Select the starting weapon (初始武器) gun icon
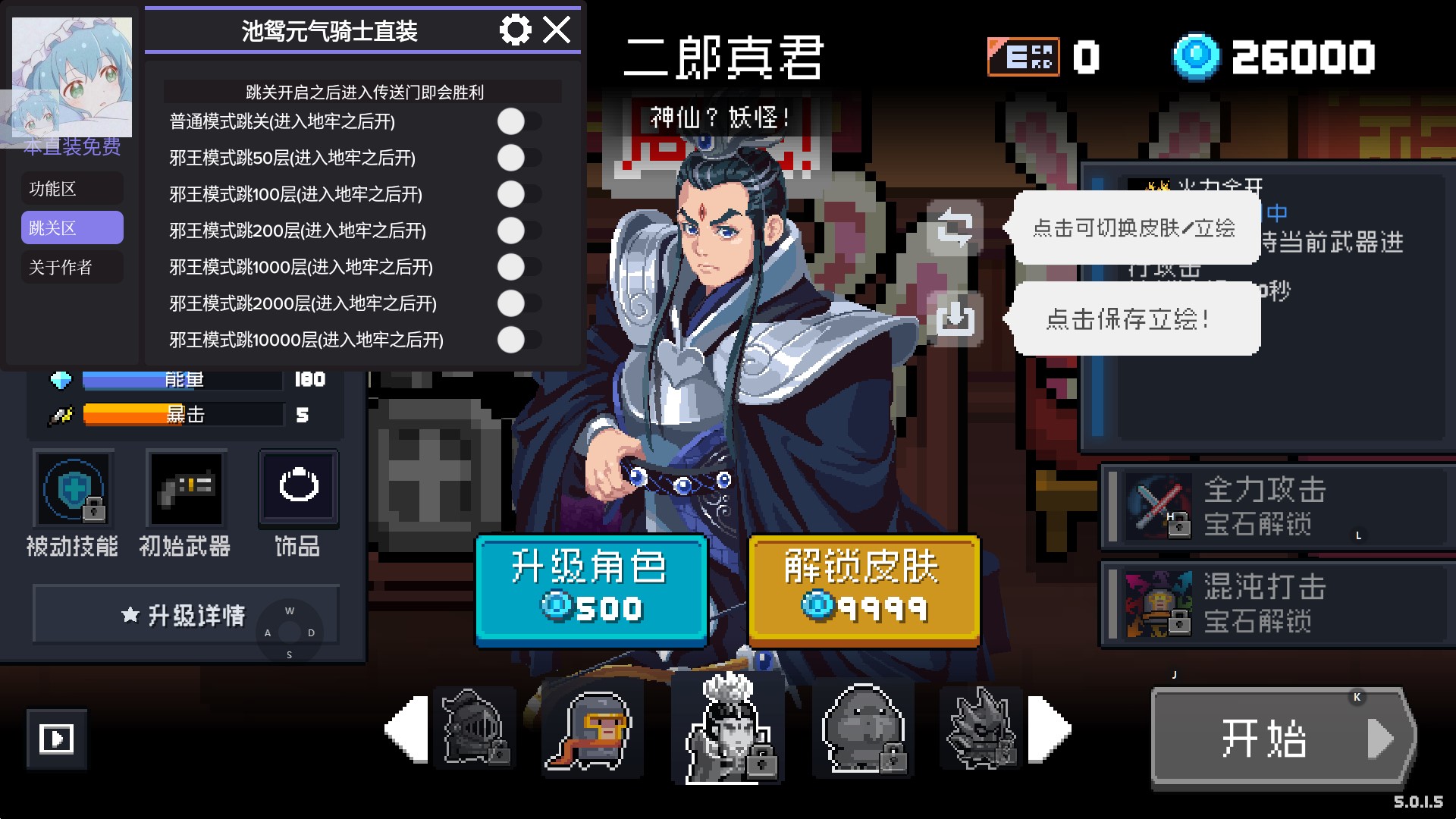This screenshot has height=819, width=1456. tap(186, 488)
